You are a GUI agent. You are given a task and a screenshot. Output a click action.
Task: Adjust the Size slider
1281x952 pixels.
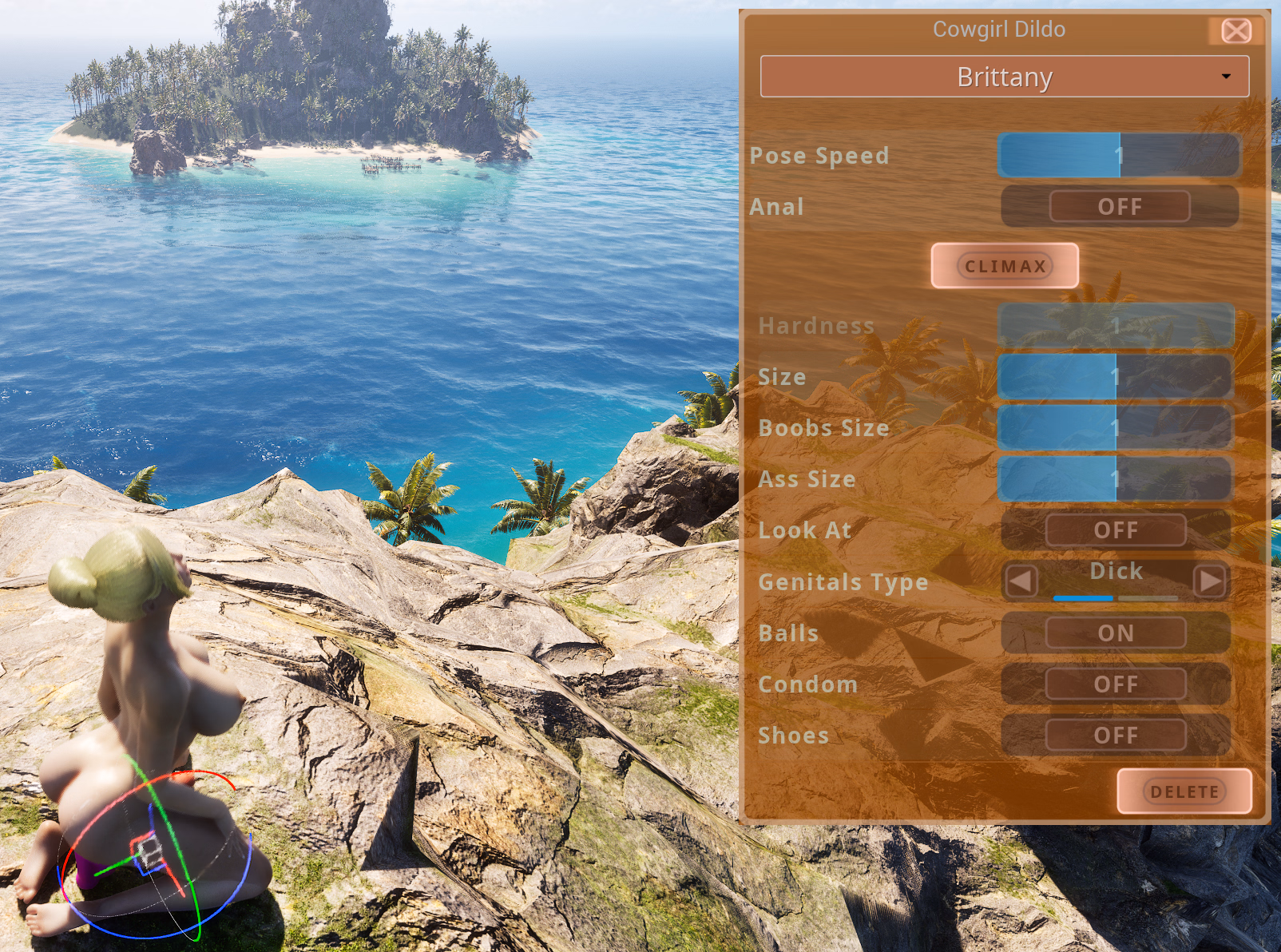1115,376
